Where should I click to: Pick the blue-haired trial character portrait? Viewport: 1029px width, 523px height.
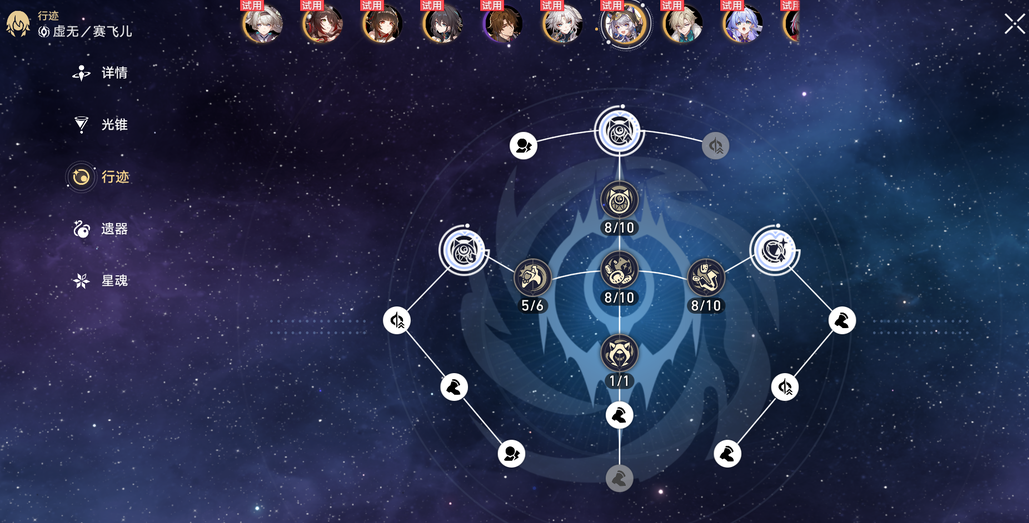coord(742,24)
